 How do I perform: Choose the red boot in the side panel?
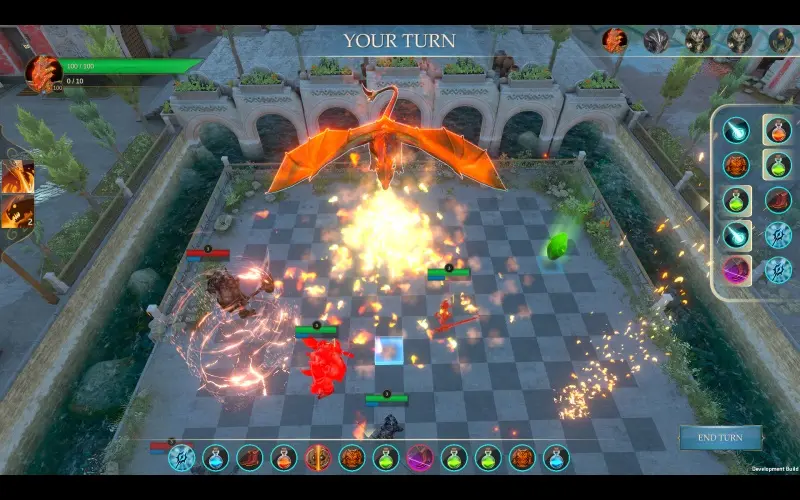778,200
